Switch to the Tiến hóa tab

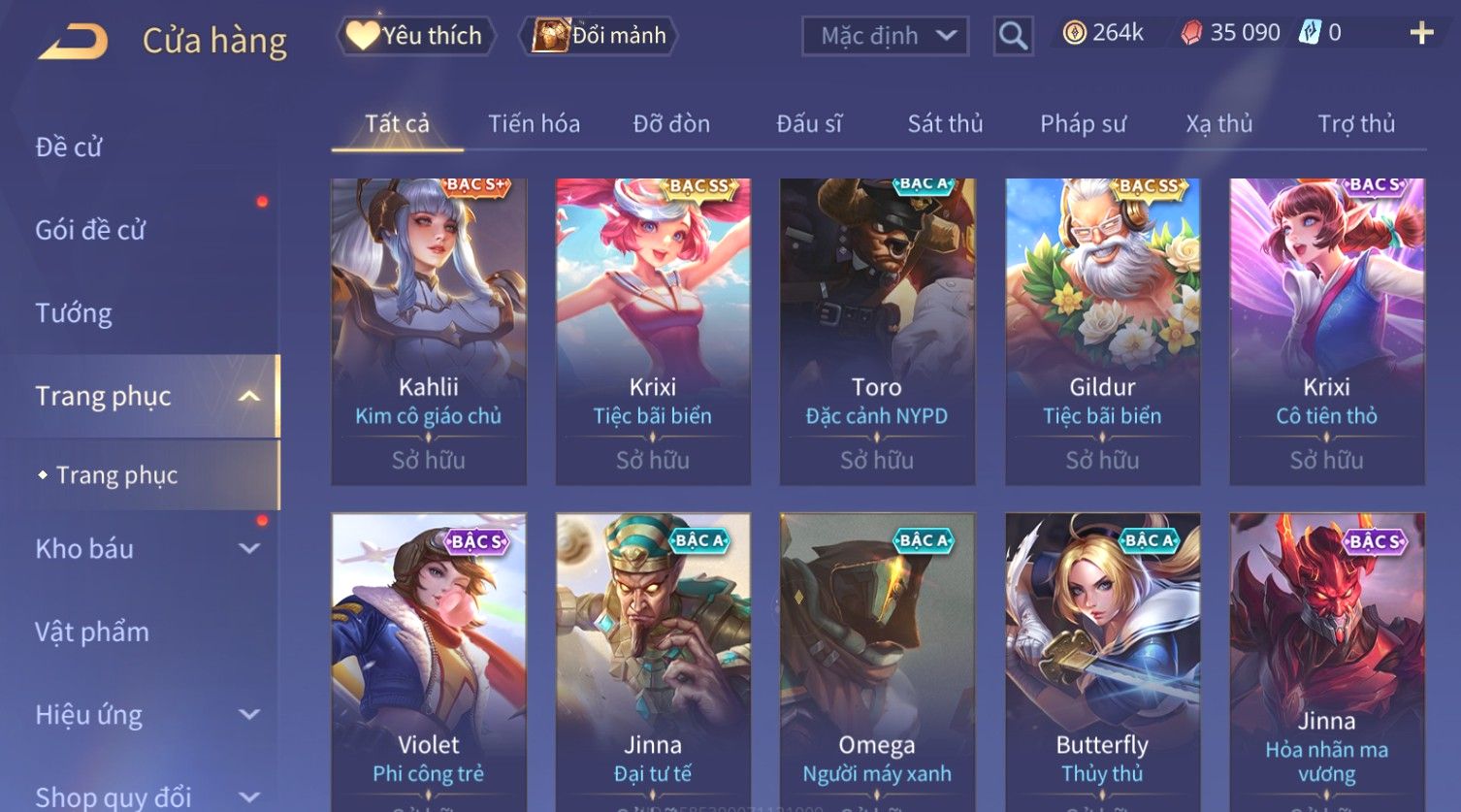click(x=534, y=124)
